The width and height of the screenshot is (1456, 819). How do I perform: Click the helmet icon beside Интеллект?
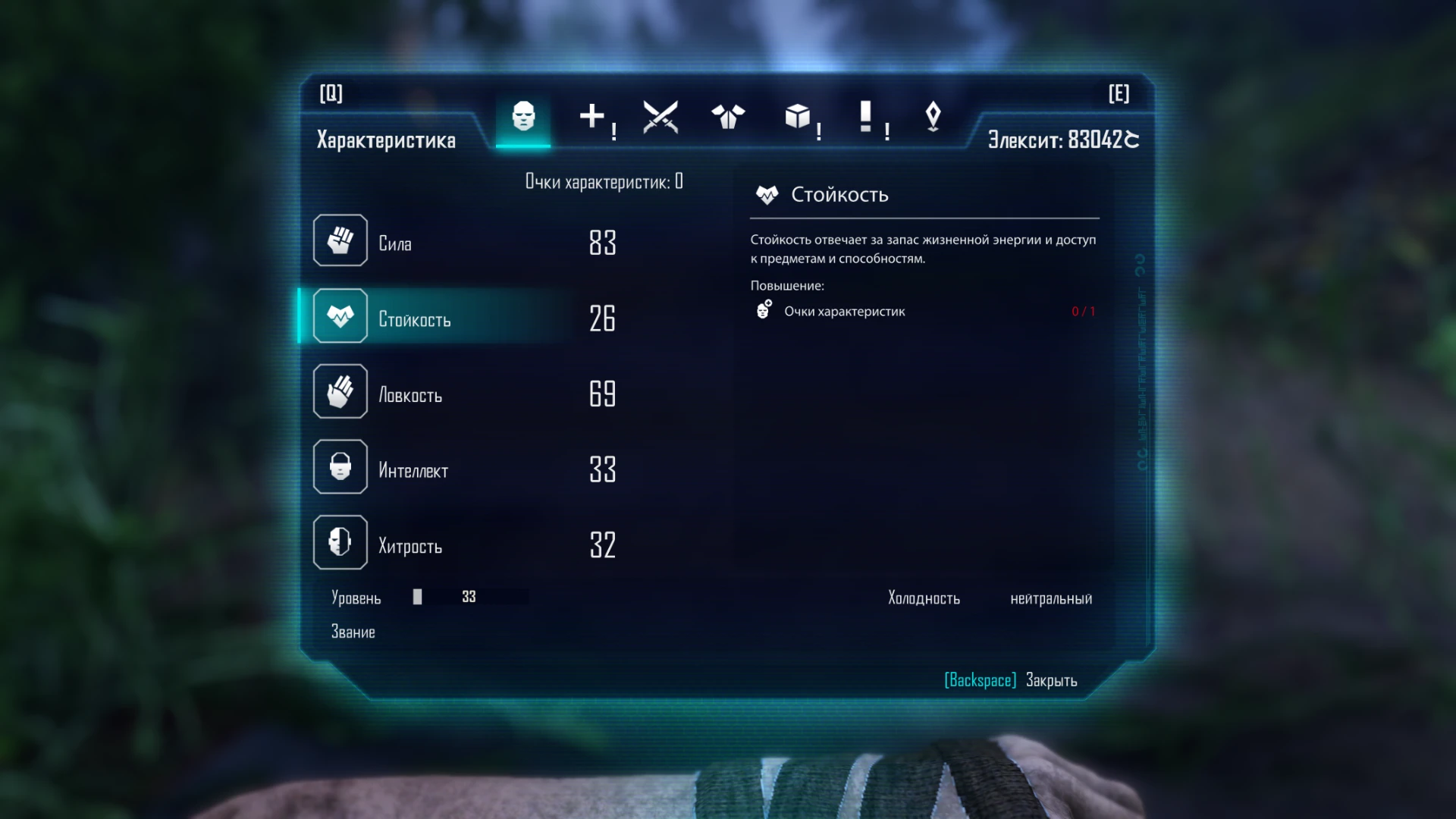(340, 466)
